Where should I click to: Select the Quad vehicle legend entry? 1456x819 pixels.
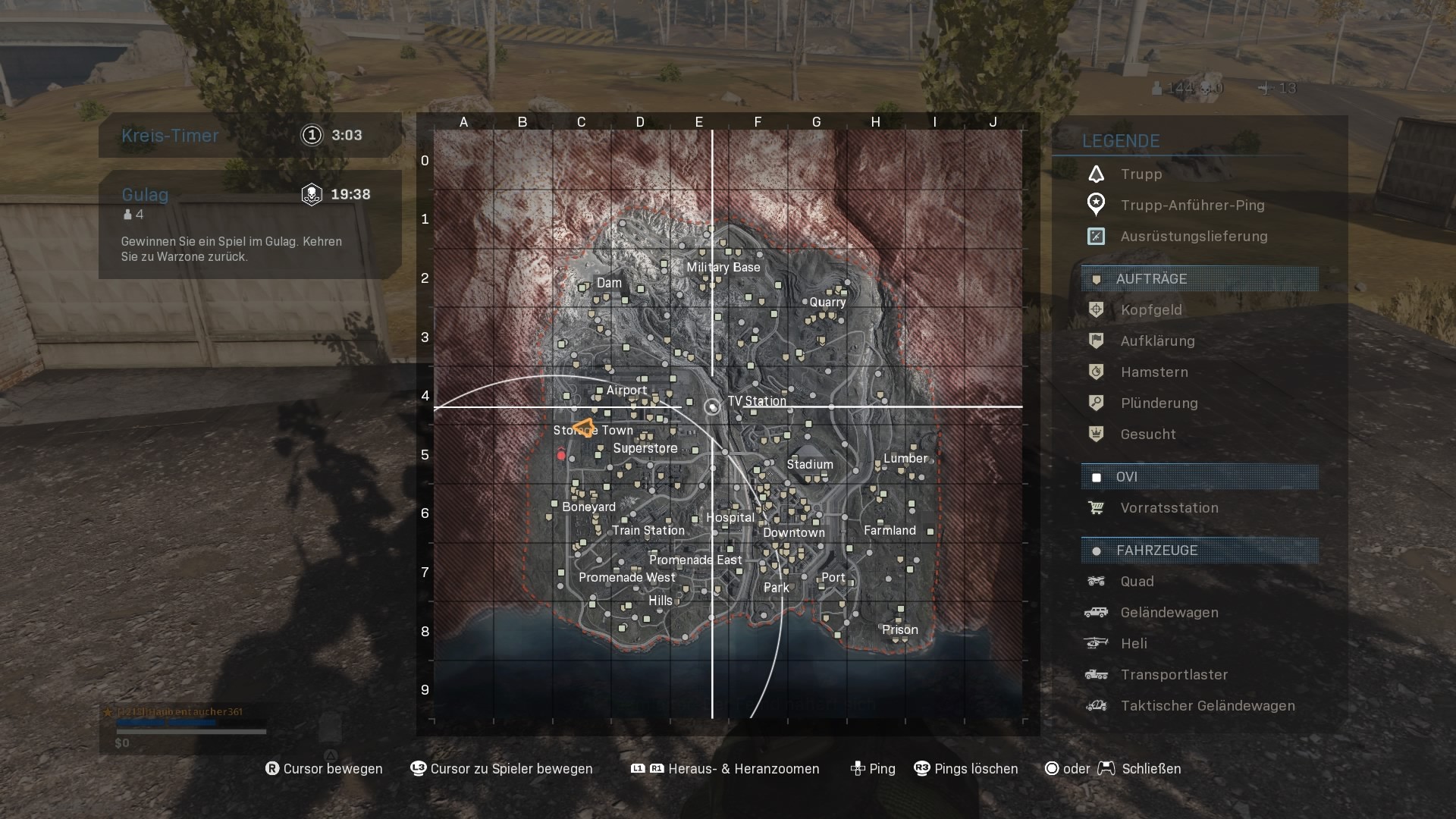tap(1137, 582)
